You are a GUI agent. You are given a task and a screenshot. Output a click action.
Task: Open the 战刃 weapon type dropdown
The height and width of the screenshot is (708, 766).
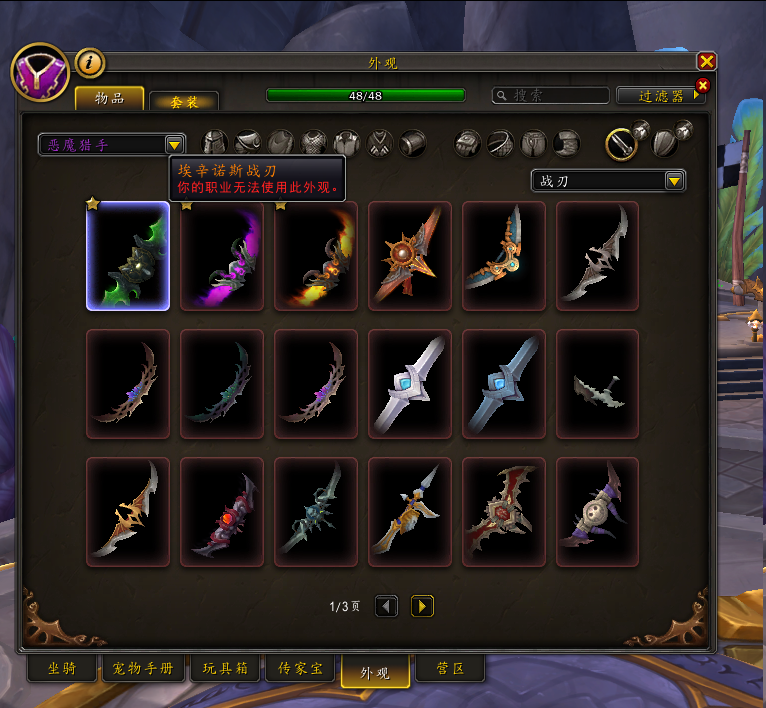click(674, 181)
